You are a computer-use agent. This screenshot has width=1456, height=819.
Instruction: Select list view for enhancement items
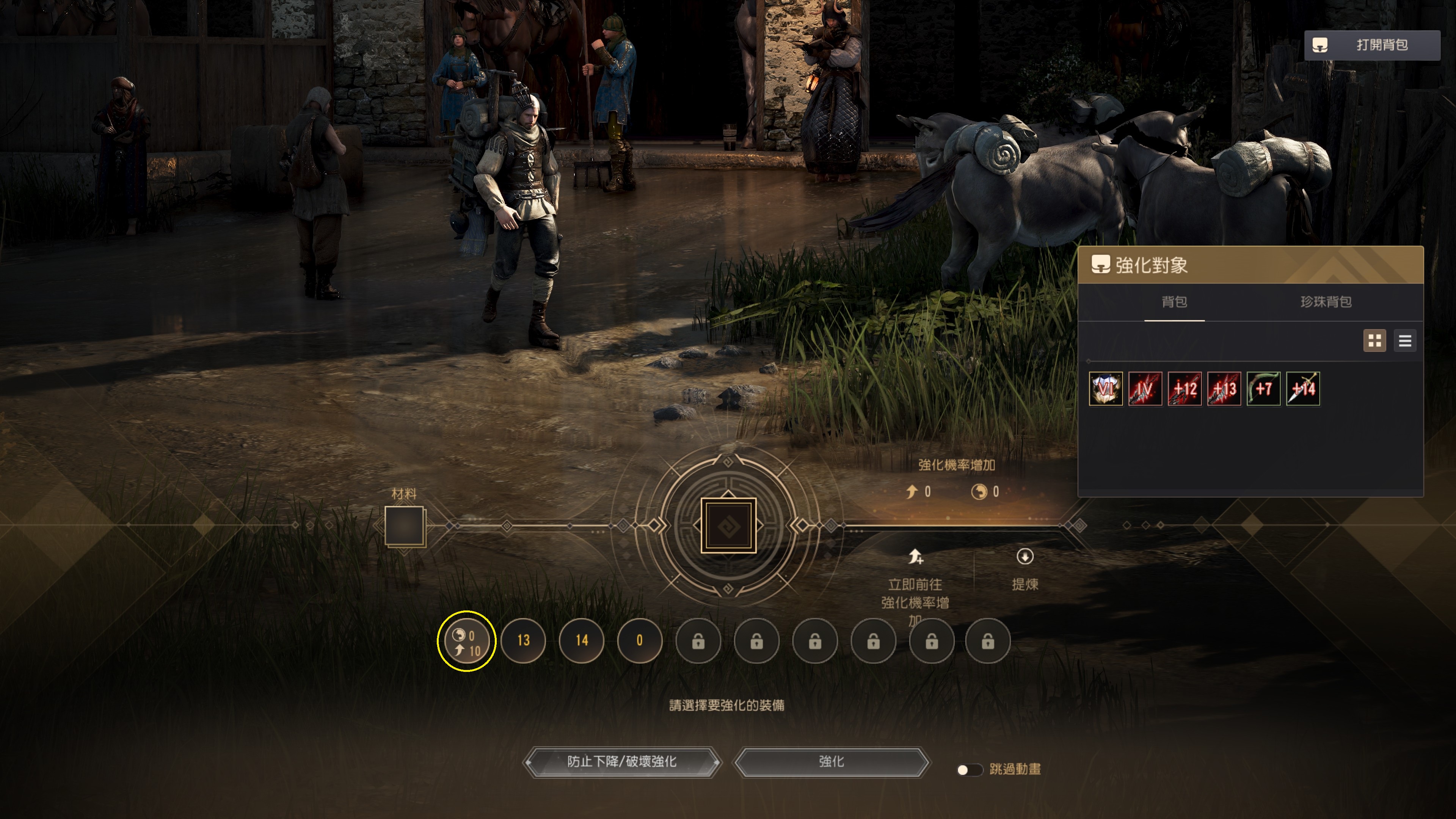pyautogui.click(x=1404, y=341)
